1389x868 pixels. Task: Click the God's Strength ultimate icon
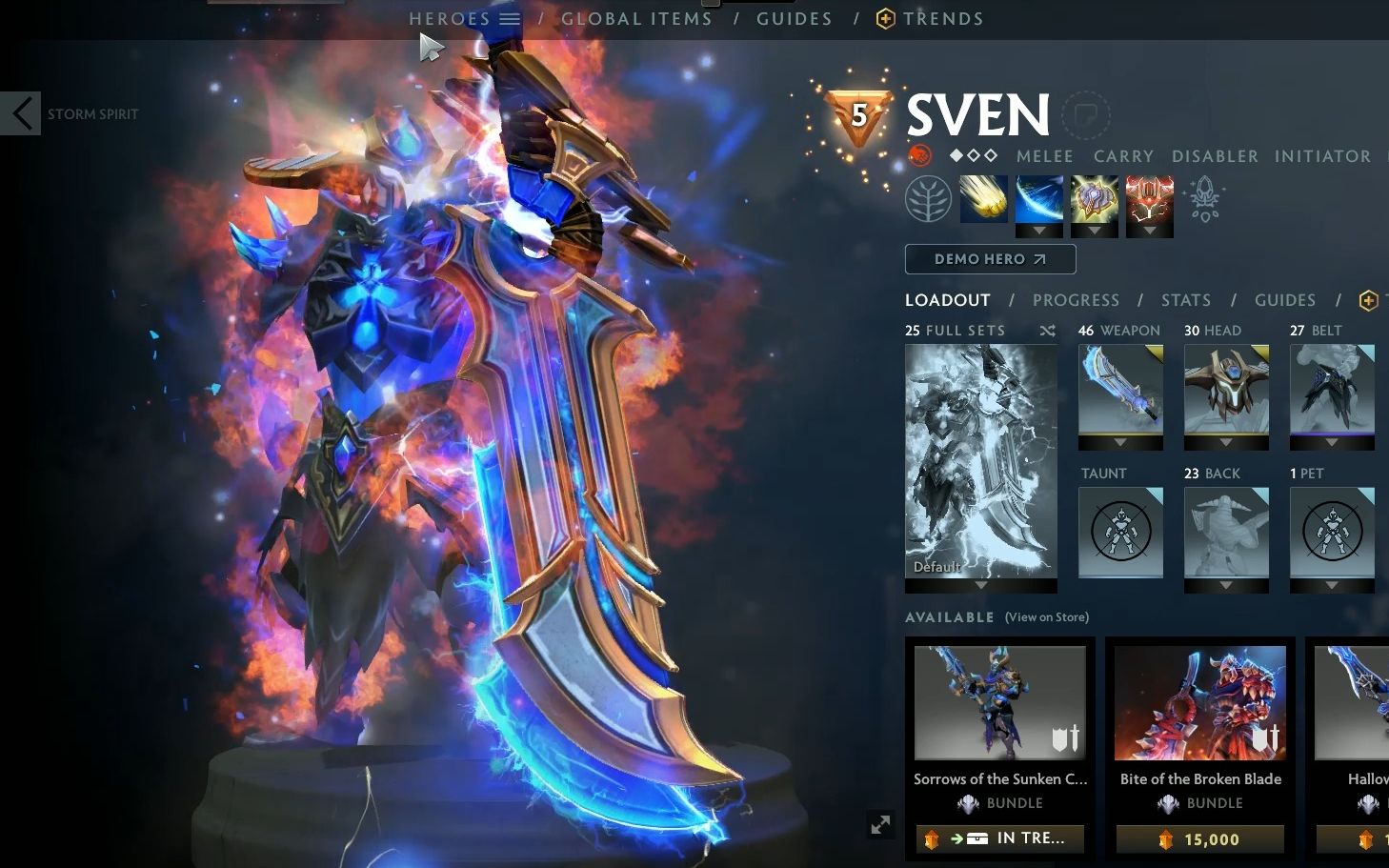tap(1149, 200)
